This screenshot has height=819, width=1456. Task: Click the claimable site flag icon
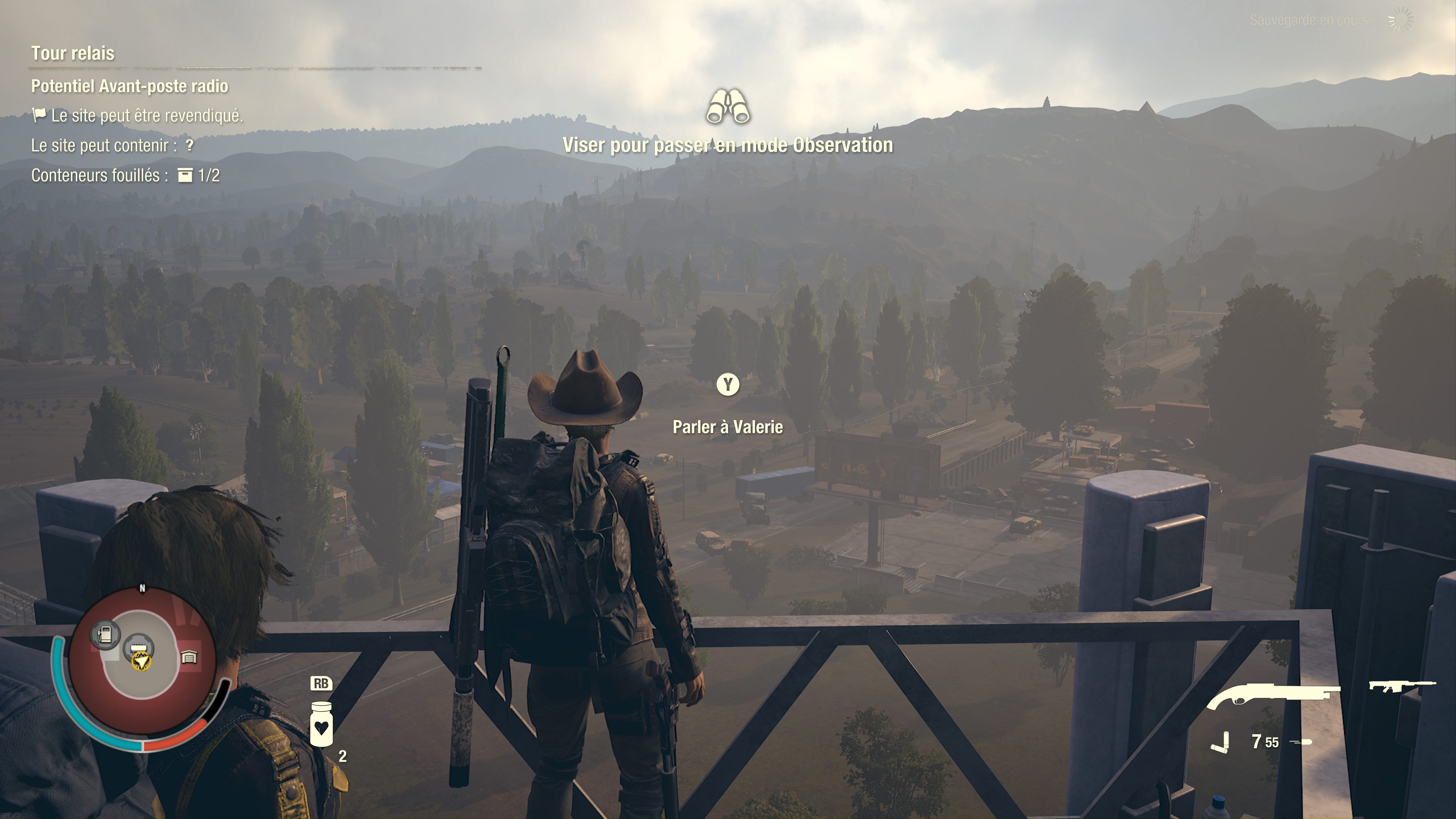click(x=39, y=115)
